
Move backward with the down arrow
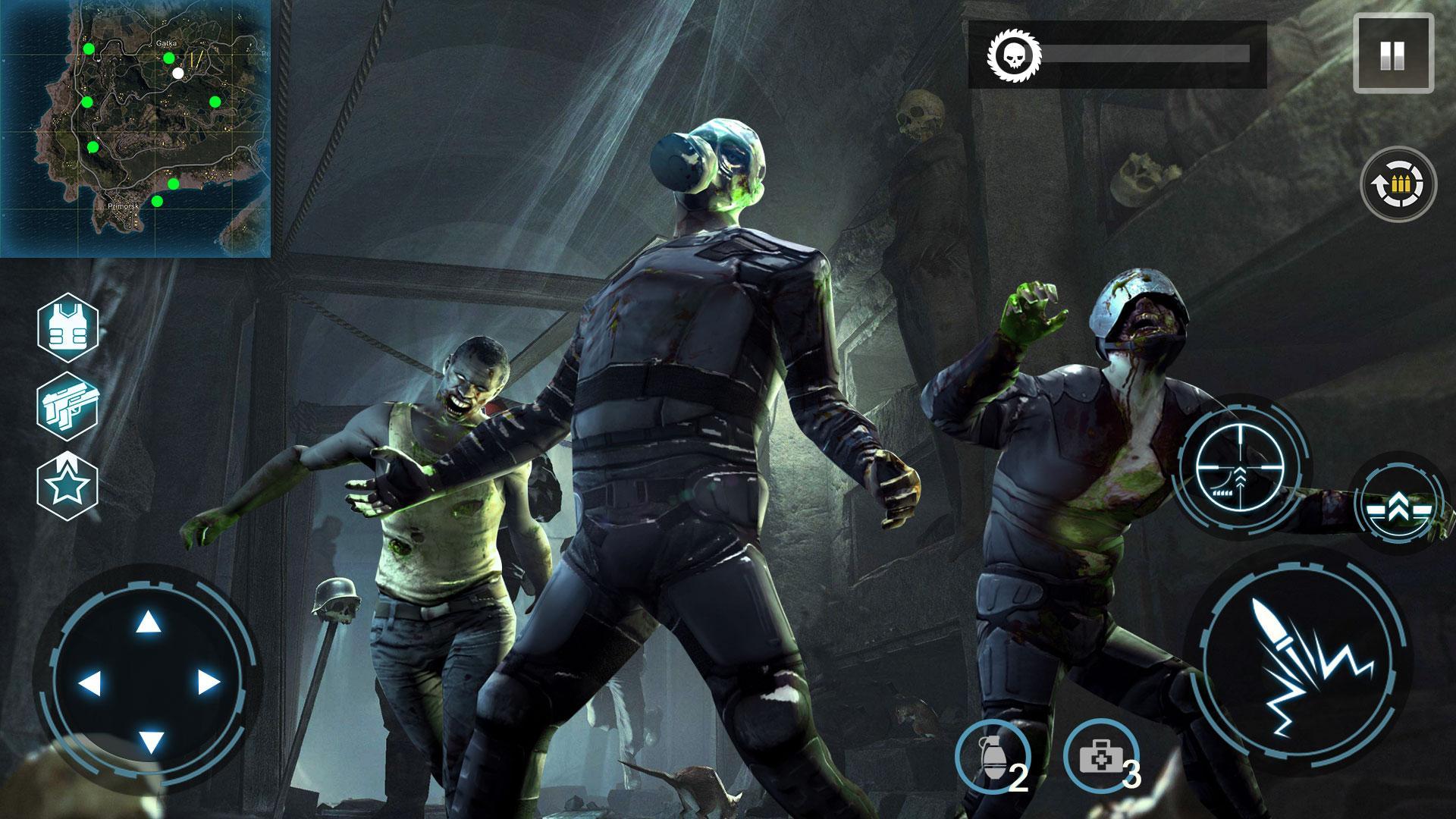[151, 742]
